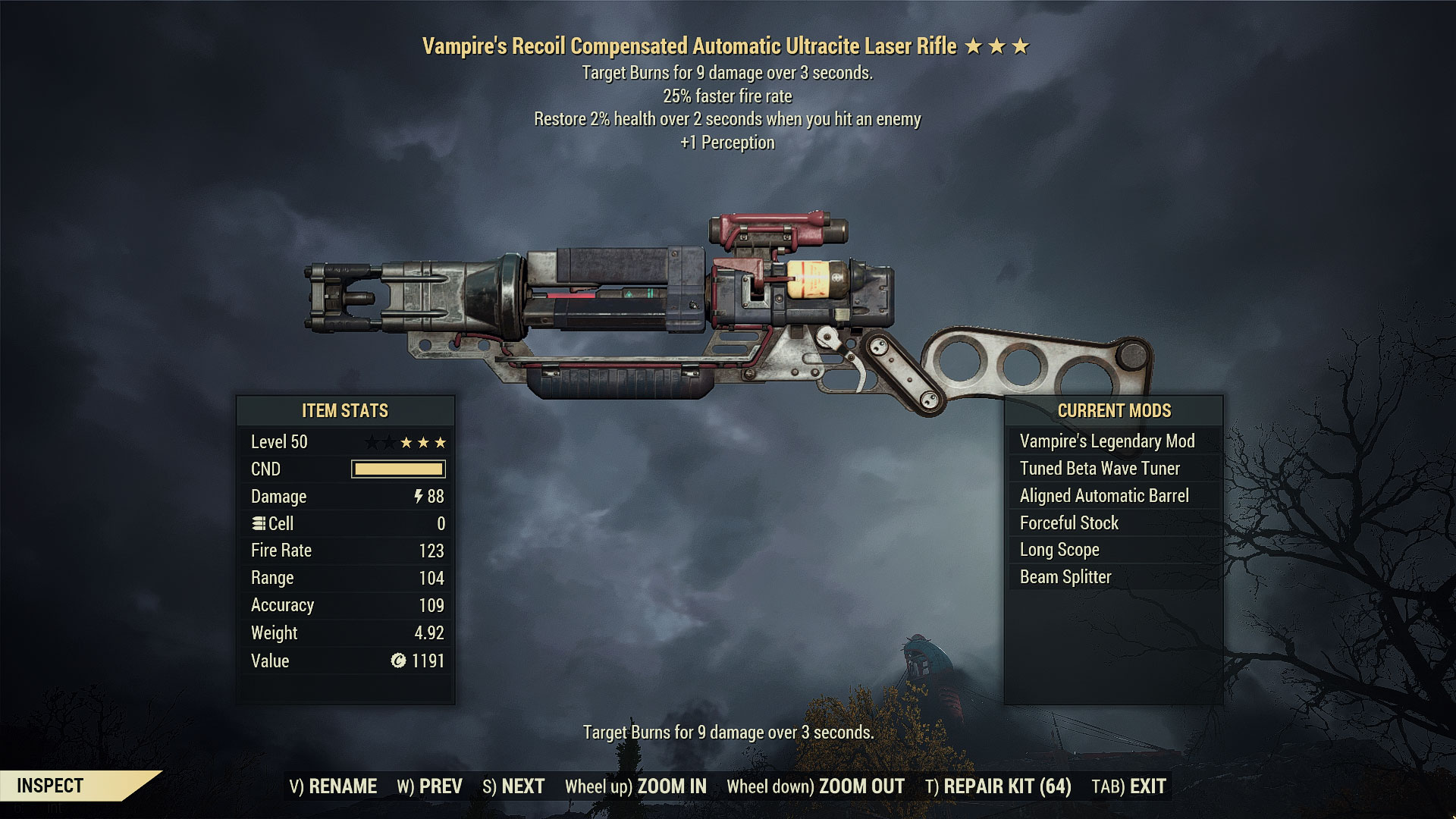Click the RENAME button
Viewport: 1456px width, 819px height.
pyautogui.click(x=333, y=786)
